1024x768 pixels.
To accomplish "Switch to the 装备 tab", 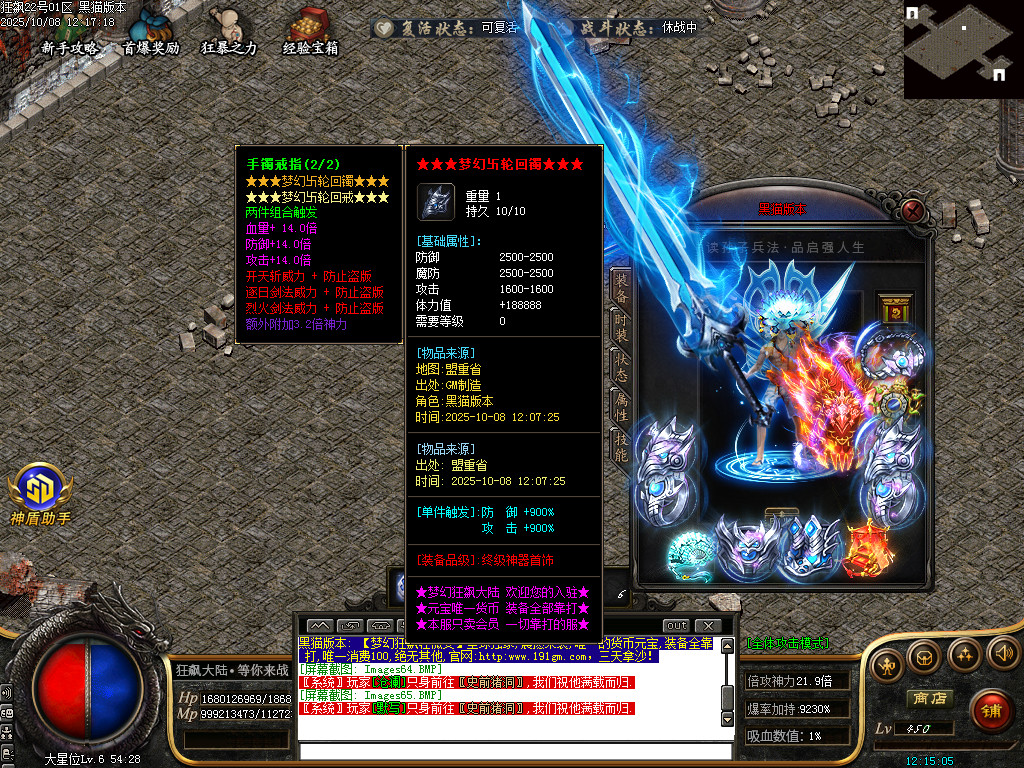I will tap(621, 286).
